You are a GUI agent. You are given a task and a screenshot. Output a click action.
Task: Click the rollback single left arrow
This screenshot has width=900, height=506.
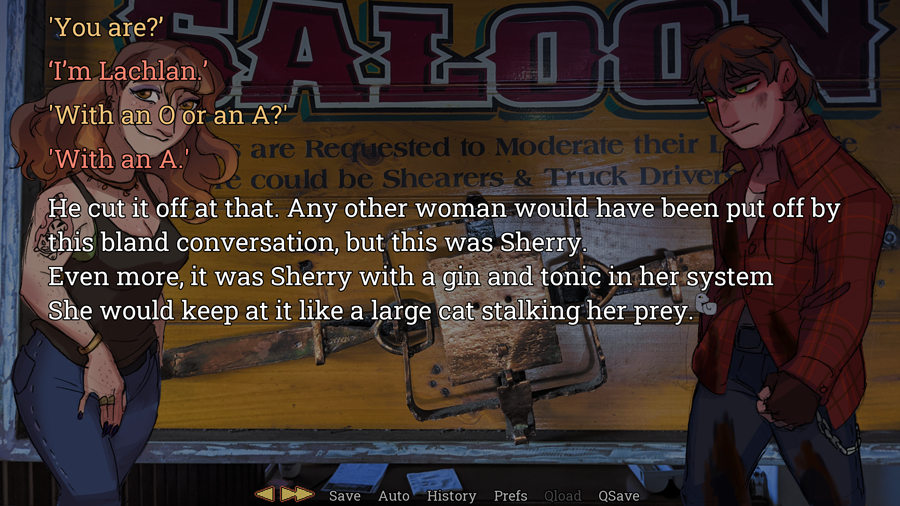(x=264, y=494)
